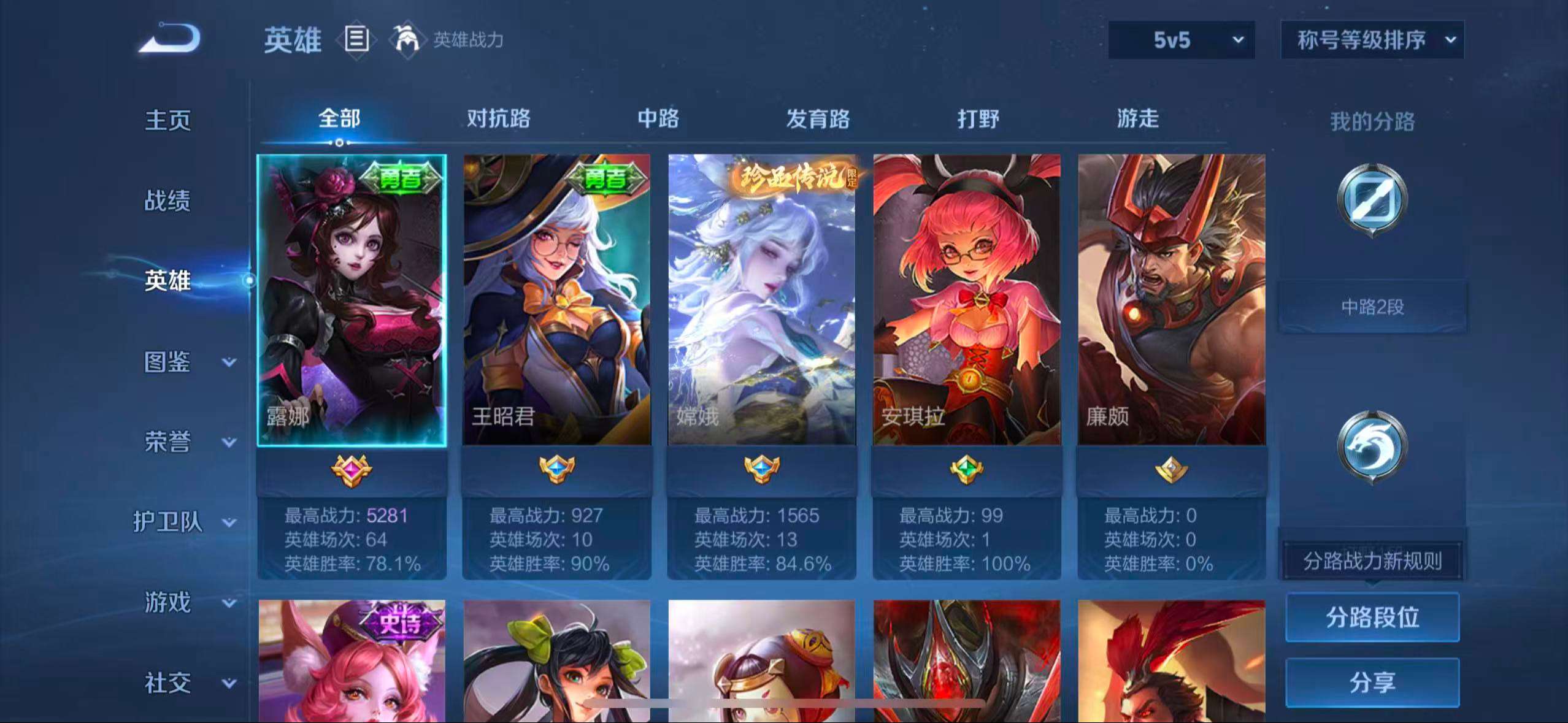This screenshot has height=723, width=1568.
Task: Select 安琪拉's green gem emblem icon
Action: coord(968,469)
